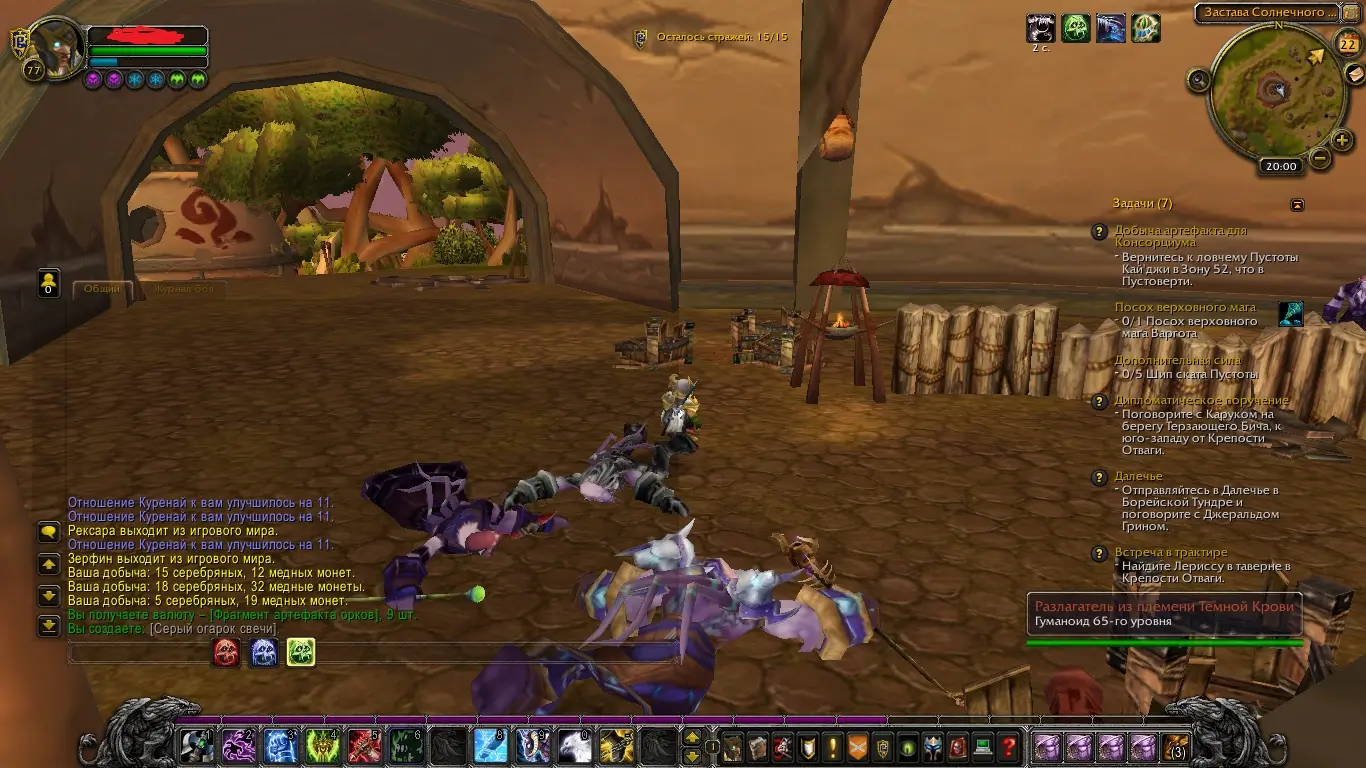The height and width of the screenshot is (768, 1366).
Task: Activate the green skull pet bar icon
Action: (x=301, y=652)
